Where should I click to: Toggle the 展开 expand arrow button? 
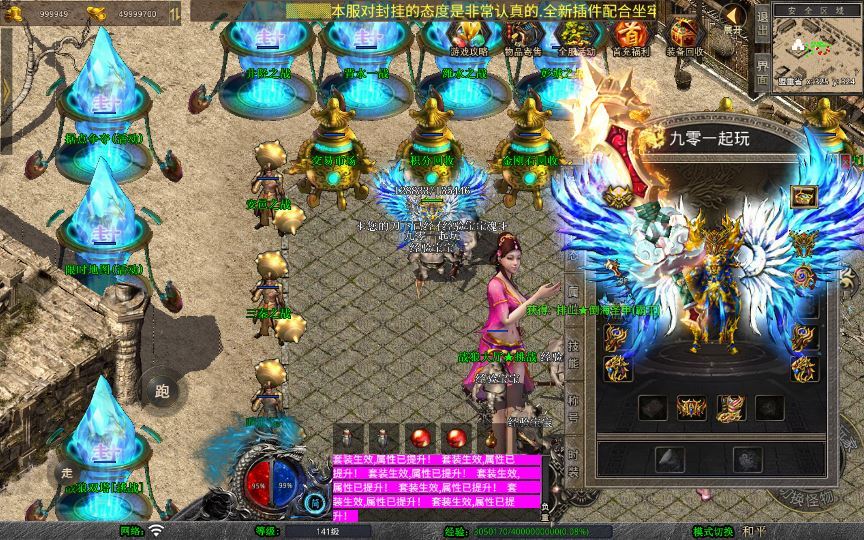pos(734,20)
